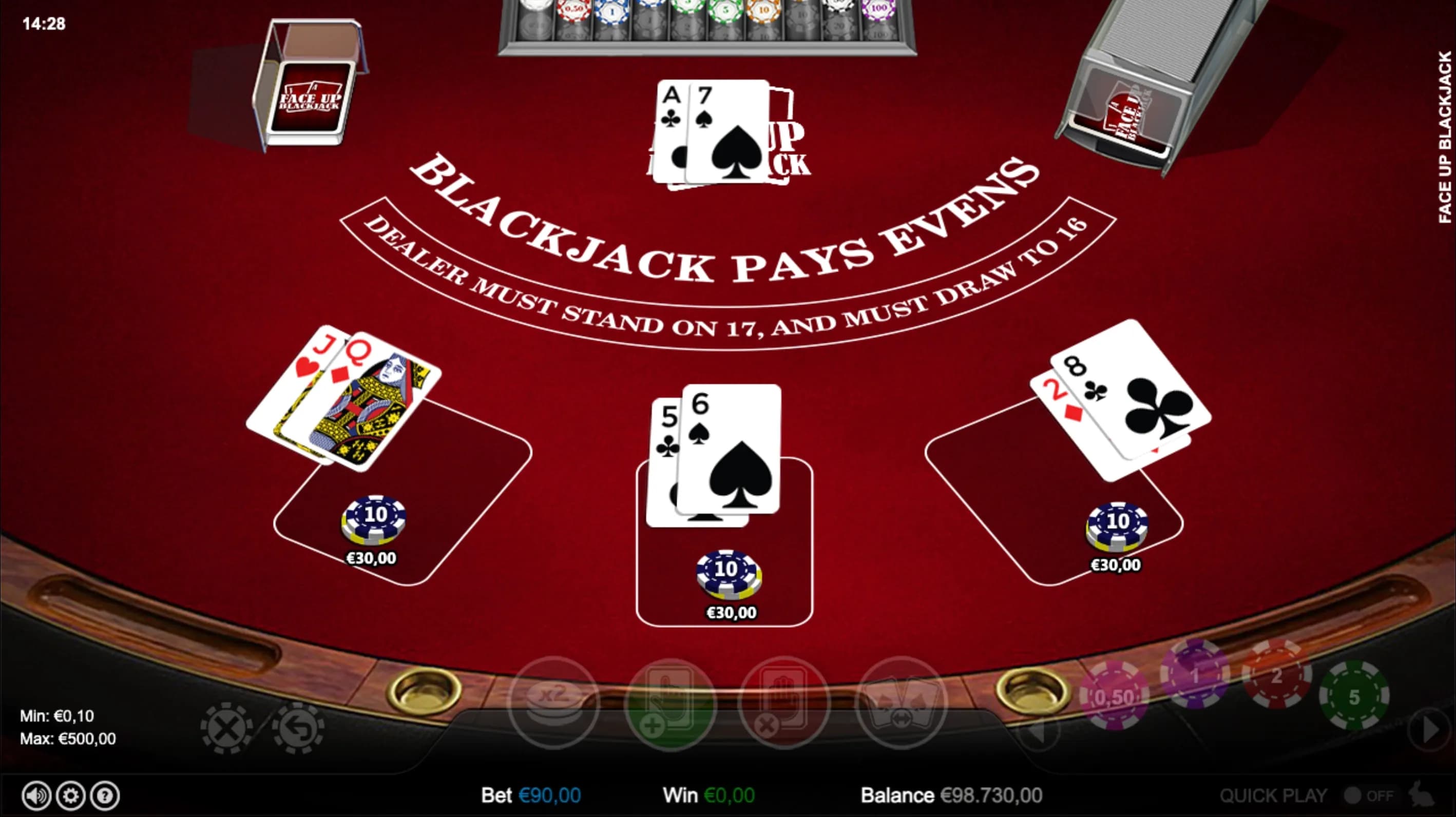Choose the Double x2 action button

point(554,702)
